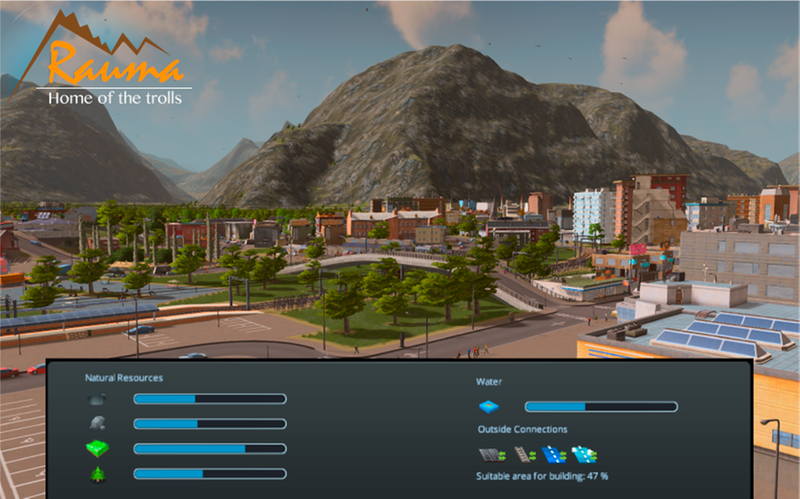Click the highway outside connection icon
Screen dimensions: 800x499
coord(489,455)
